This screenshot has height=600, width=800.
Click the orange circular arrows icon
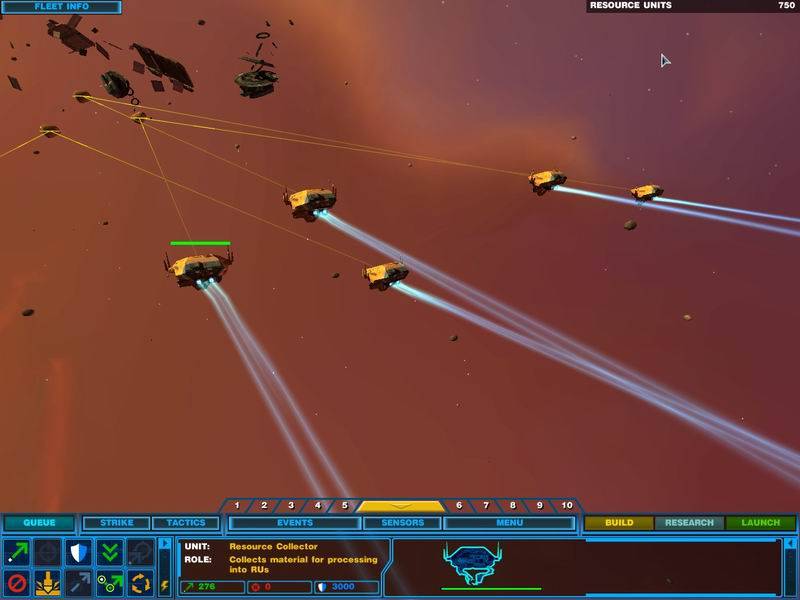pyautogui.click(x=141, y=582)
